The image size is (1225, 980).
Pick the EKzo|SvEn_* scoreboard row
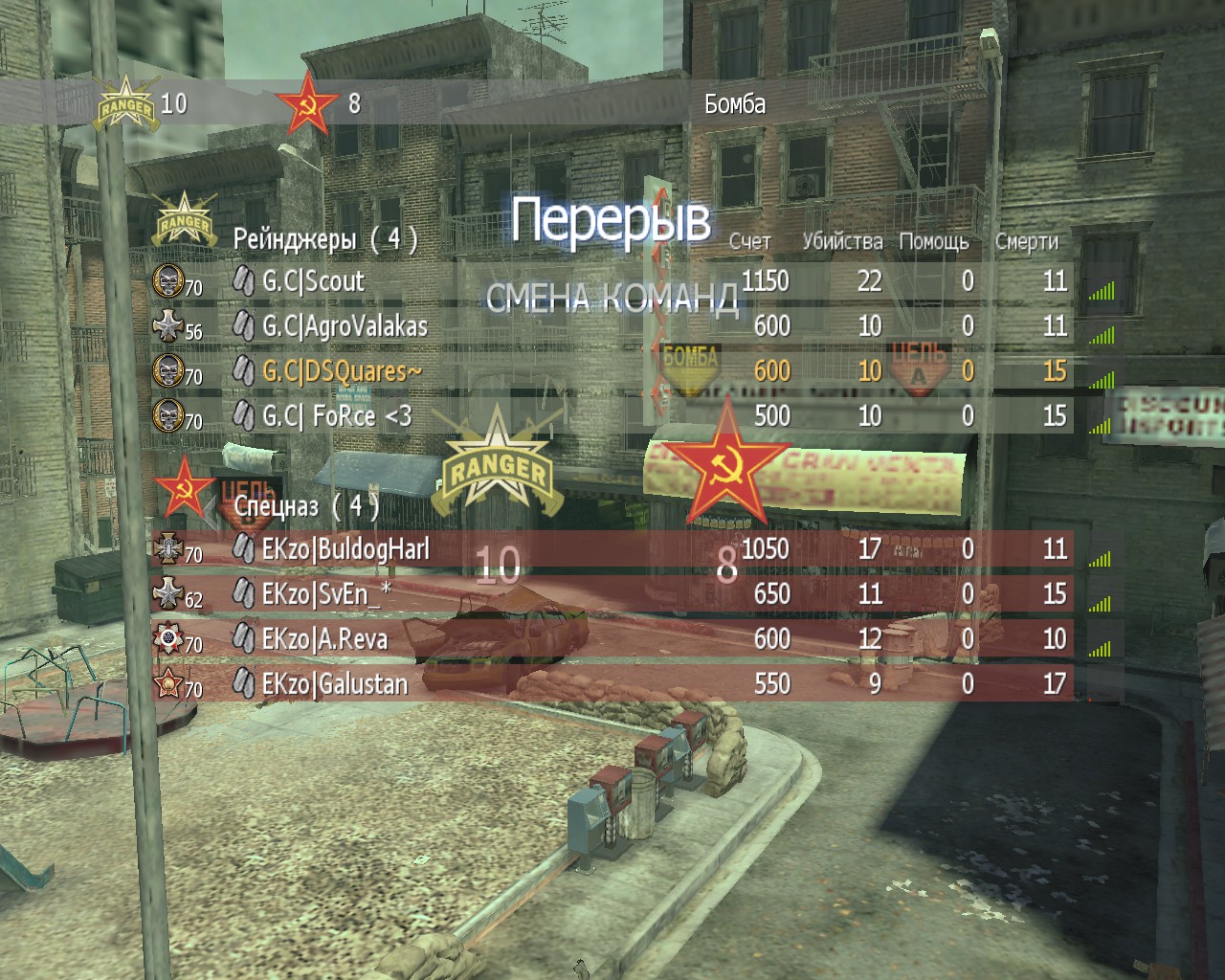click(326, 594)
